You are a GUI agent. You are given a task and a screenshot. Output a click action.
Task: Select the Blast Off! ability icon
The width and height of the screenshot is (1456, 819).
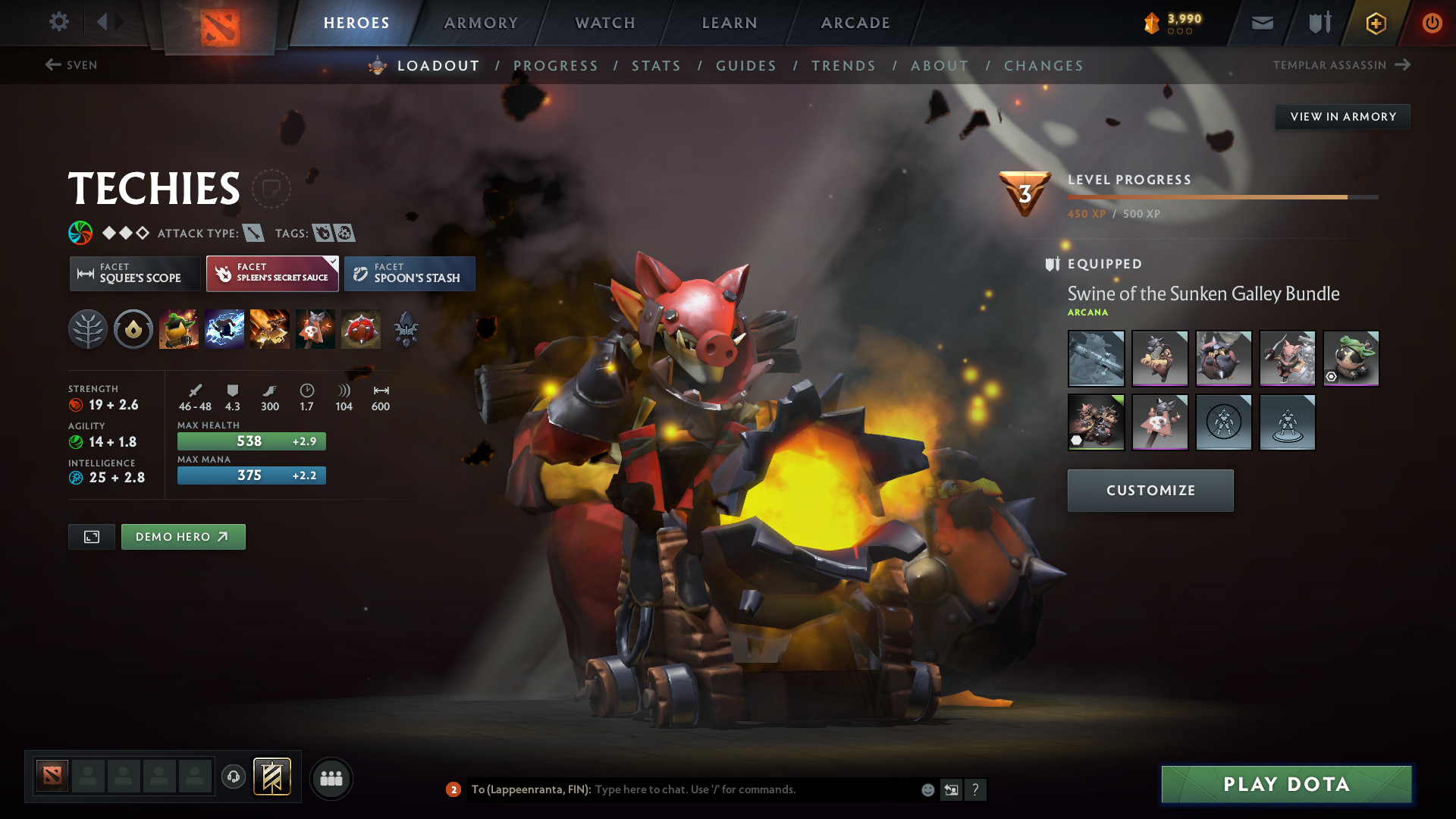point(270,329)
